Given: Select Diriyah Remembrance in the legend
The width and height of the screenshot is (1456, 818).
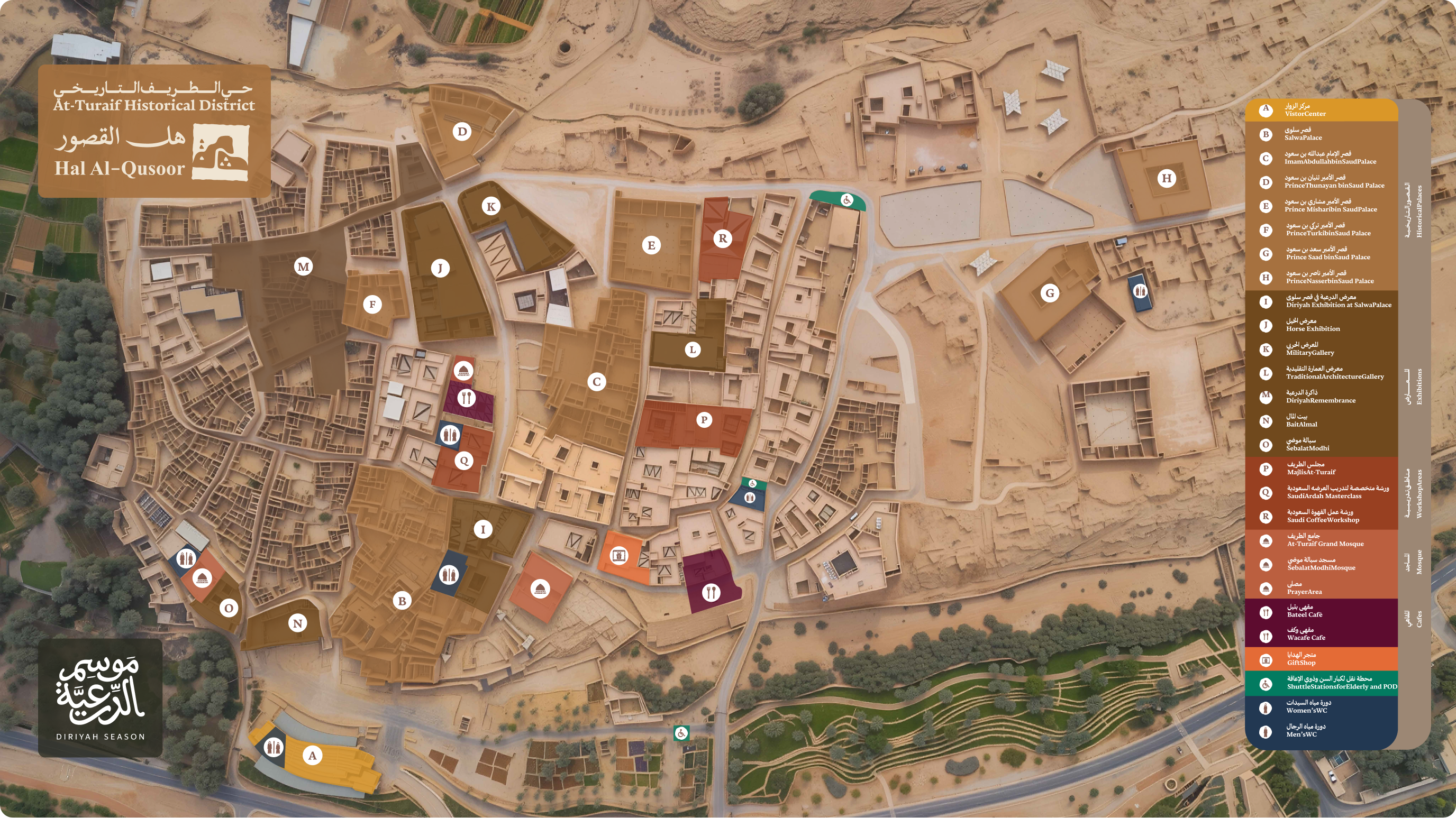Looking at the screenshot, I should point(1321,397).
